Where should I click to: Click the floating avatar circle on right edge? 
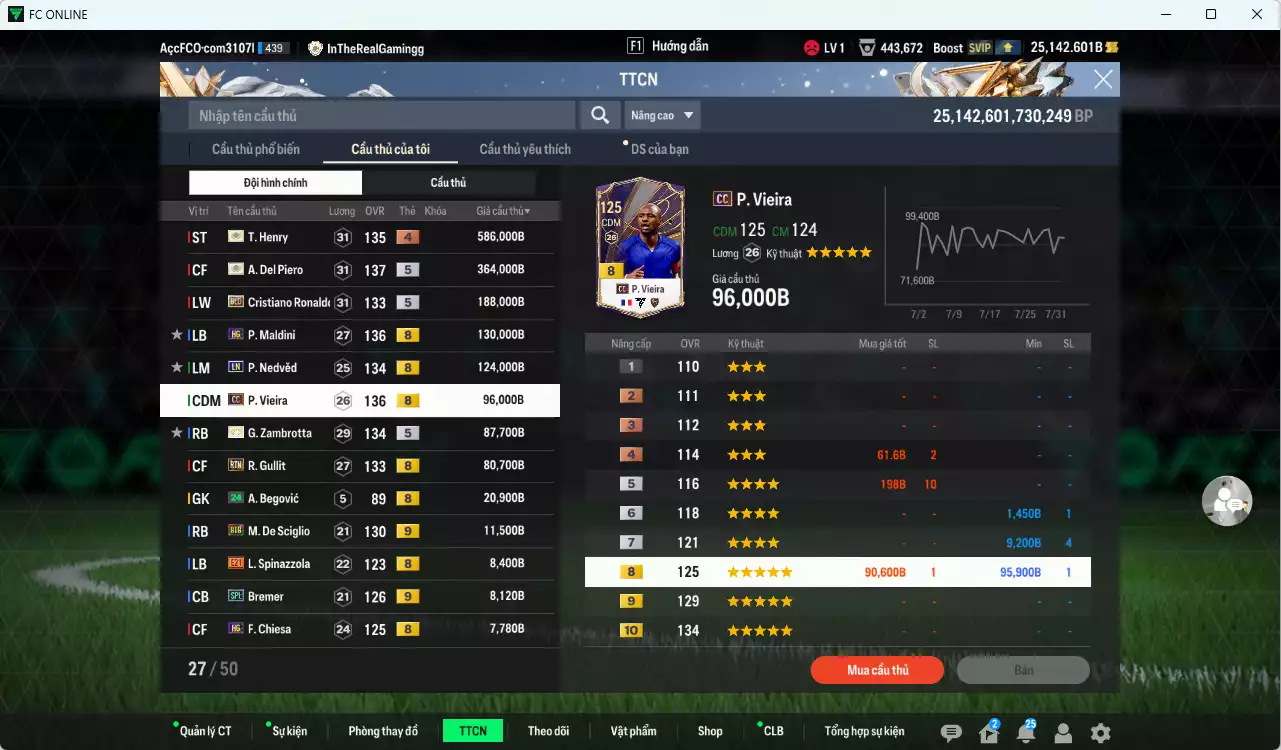1227,501
